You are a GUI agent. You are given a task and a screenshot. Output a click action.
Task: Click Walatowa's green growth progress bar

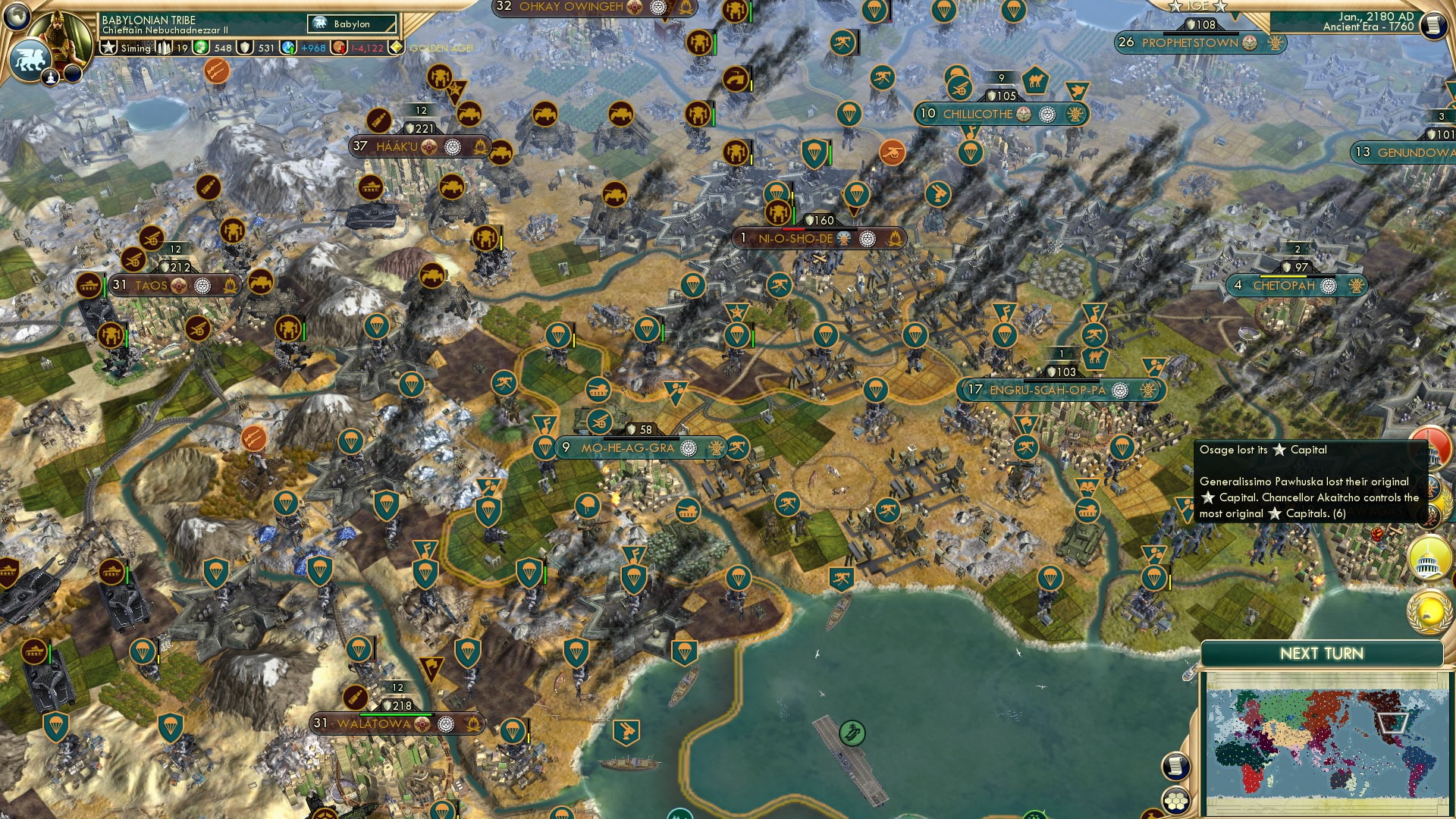tap(396, 714)
